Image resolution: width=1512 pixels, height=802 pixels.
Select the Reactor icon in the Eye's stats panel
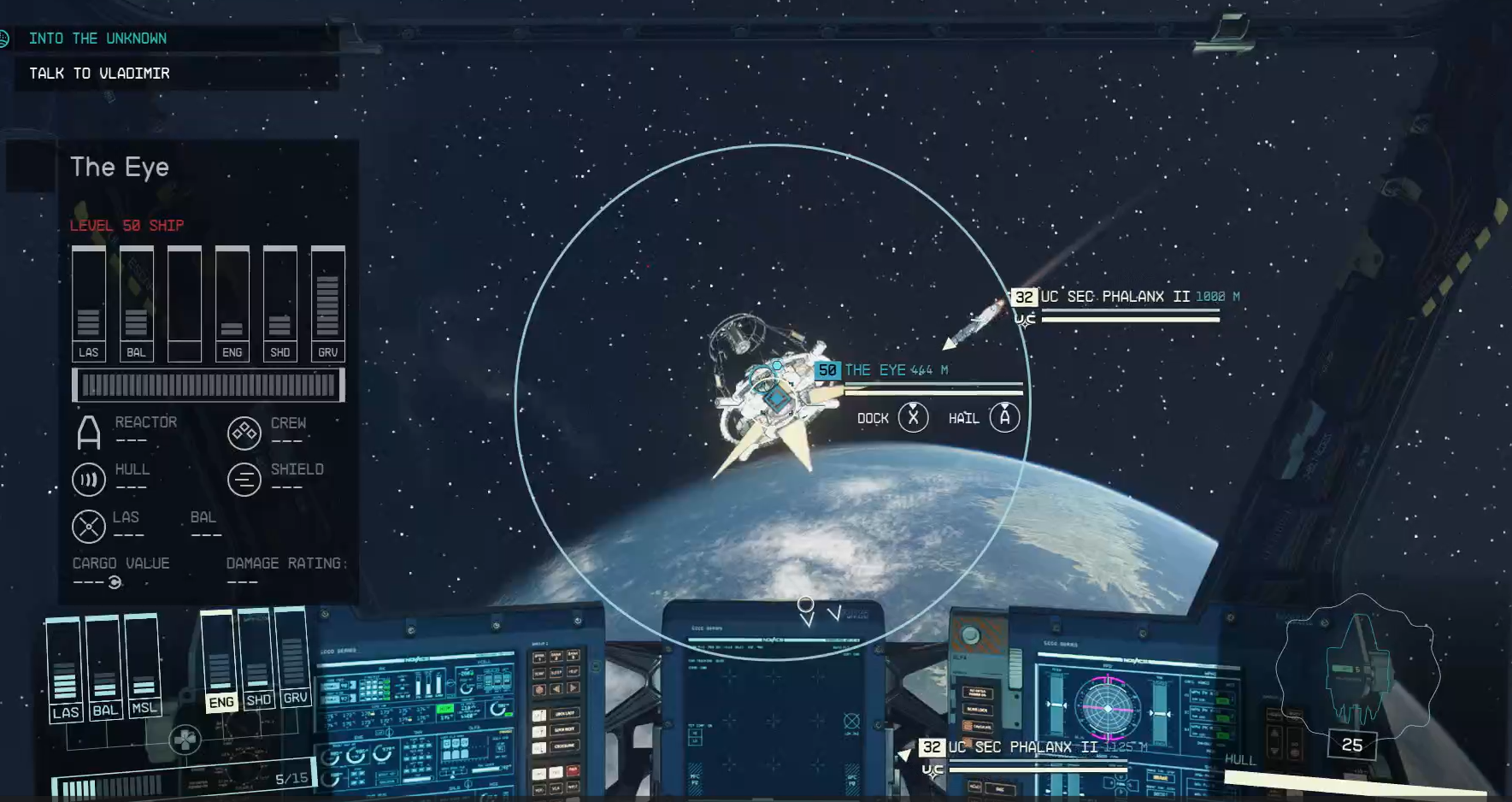(88, 432)
